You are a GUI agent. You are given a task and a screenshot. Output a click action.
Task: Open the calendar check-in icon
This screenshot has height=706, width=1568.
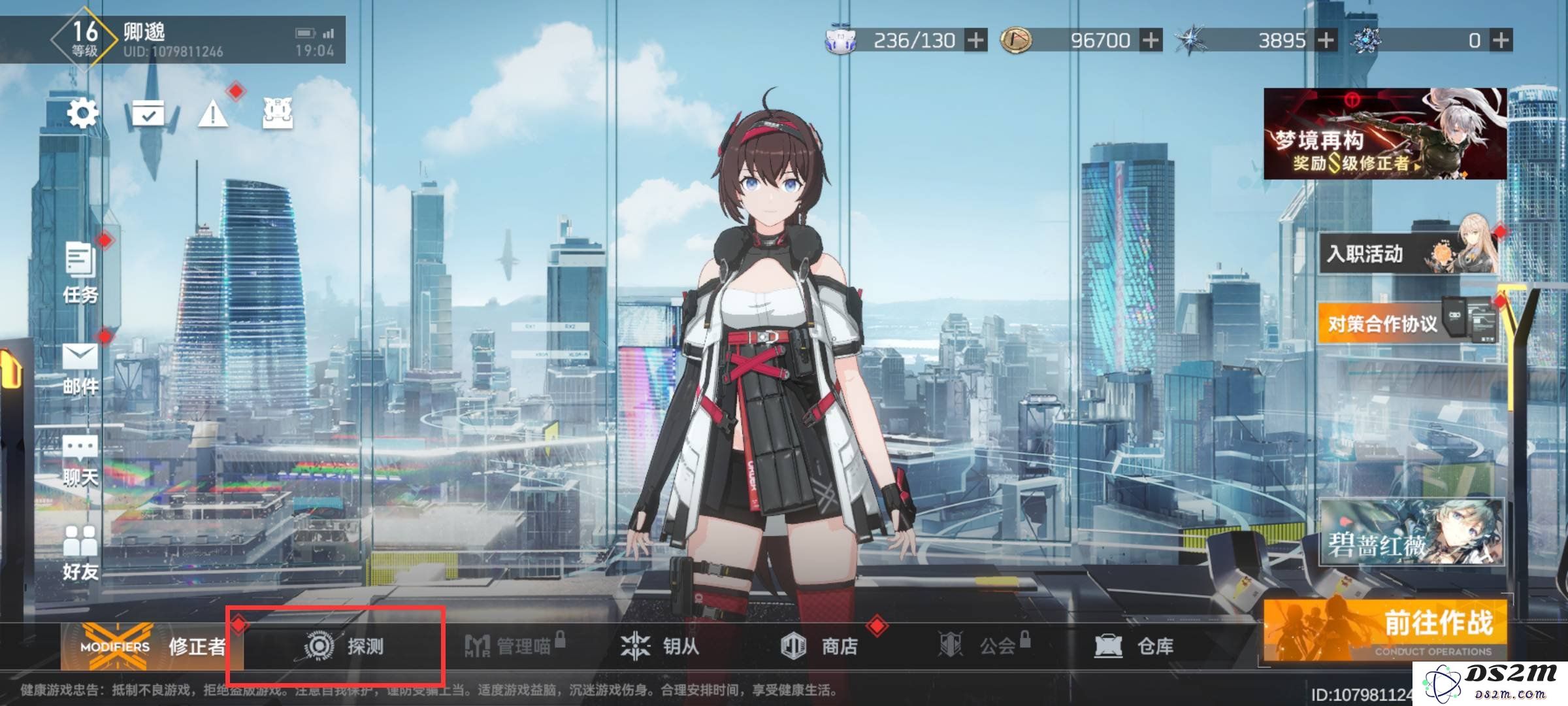pyautogui.click(x=148, y=114)
